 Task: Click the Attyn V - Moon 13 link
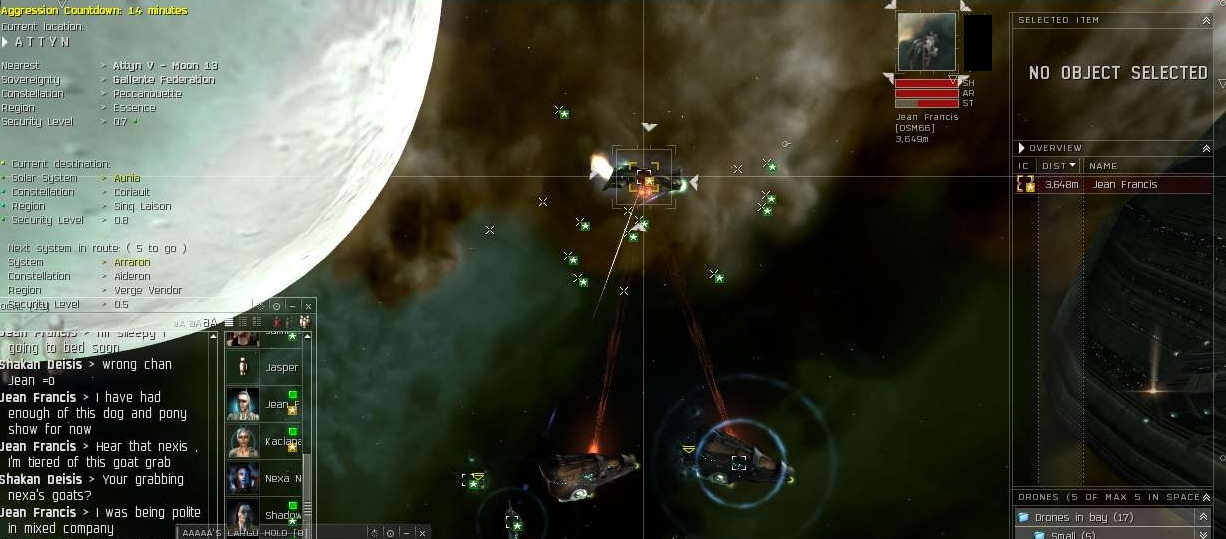[x=165, y=66]
